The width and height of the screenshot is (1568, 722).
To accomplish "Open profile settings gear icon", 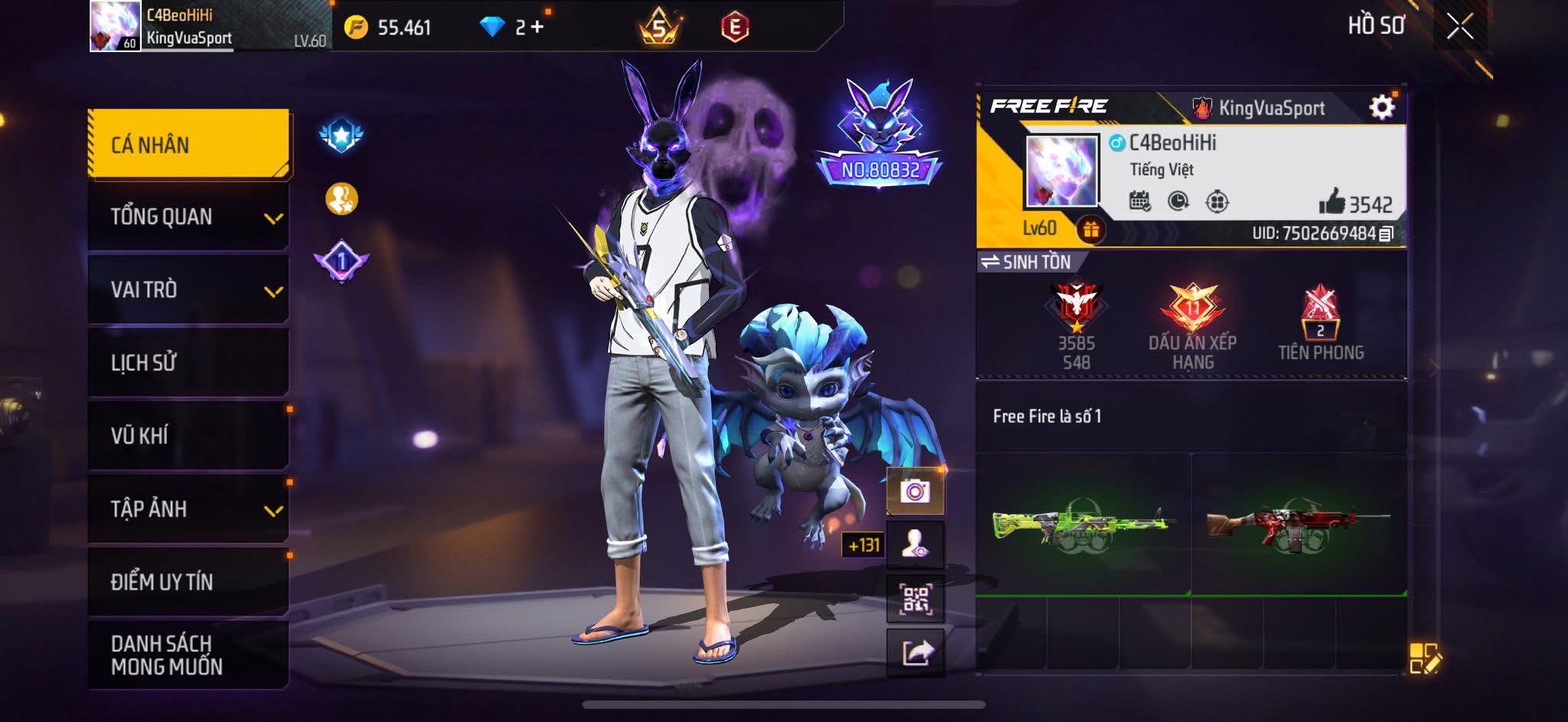I will [x=1381, y=107].
